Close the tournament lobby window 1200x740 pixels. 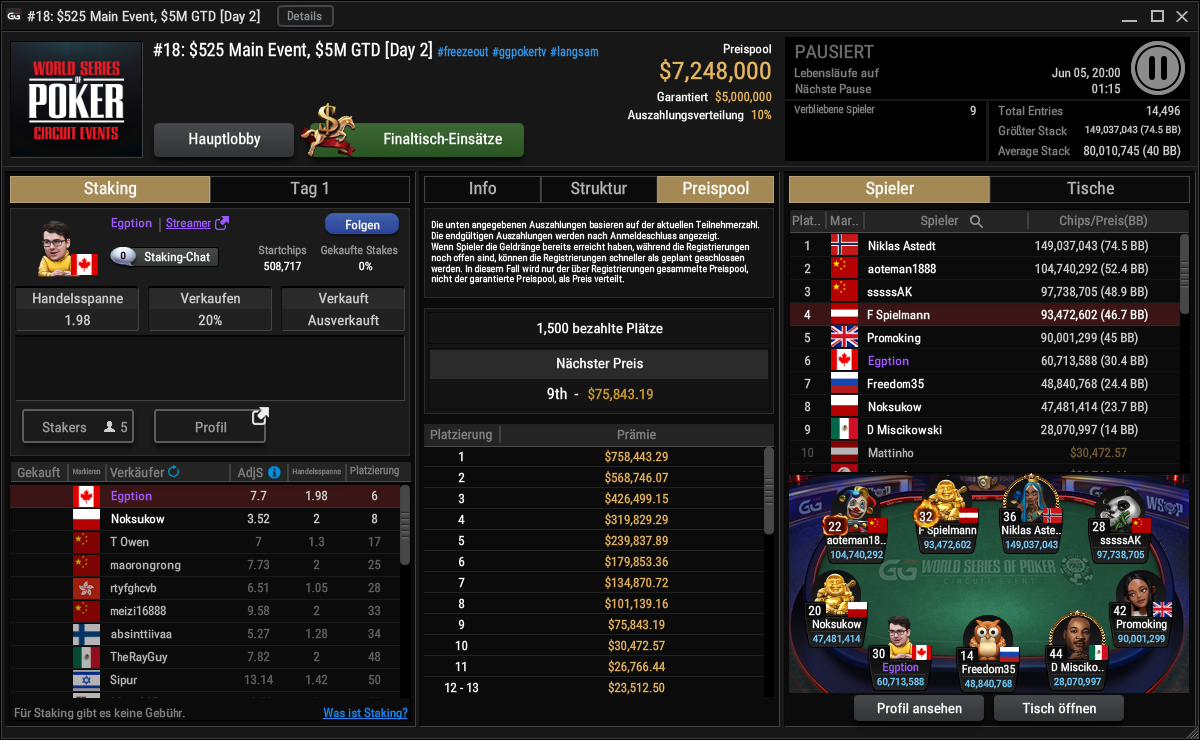pyautogui.click(x=1182, y=16)
